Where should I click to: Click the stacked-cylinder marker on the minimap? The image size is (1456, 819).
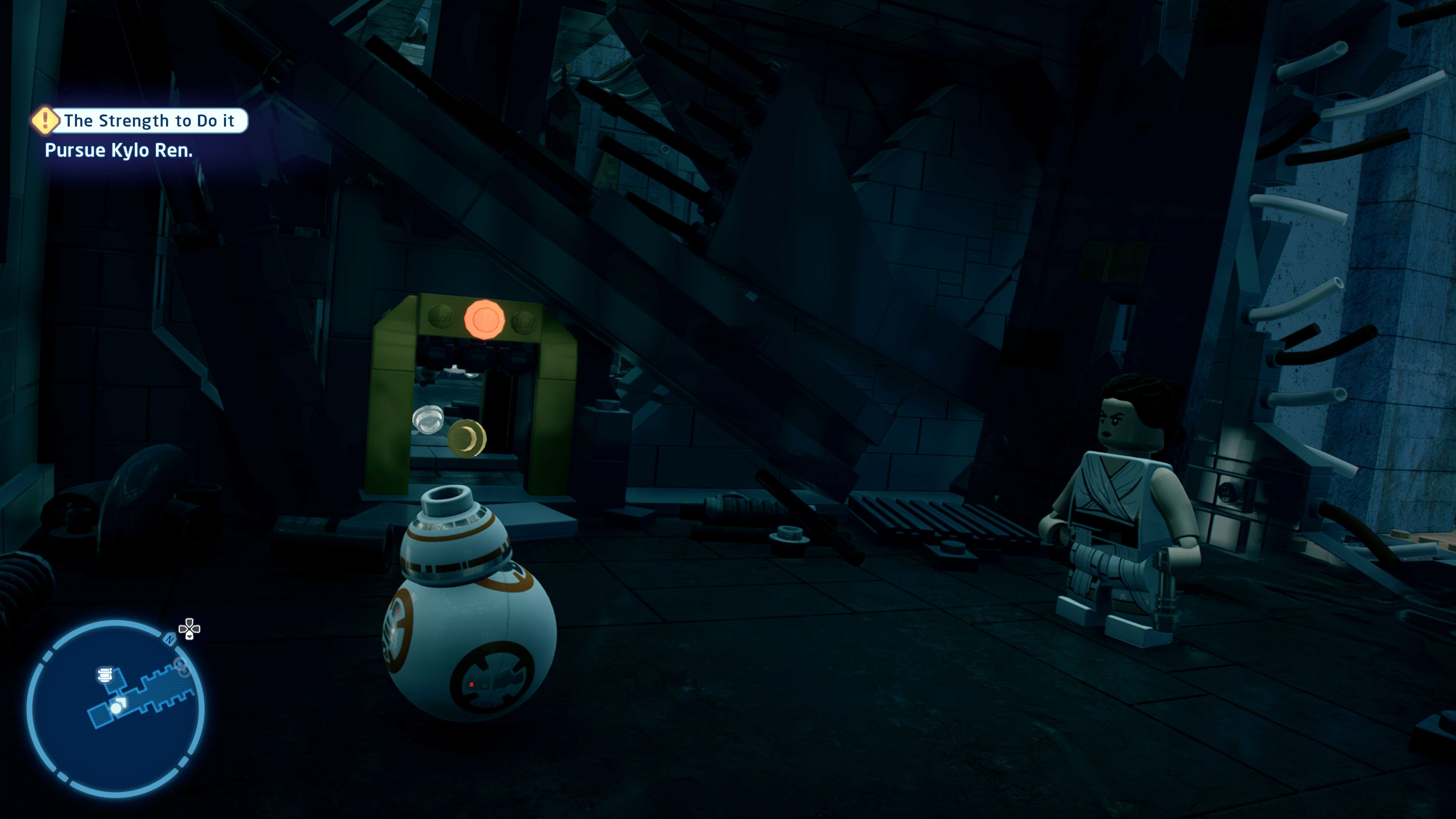point(105,674)
